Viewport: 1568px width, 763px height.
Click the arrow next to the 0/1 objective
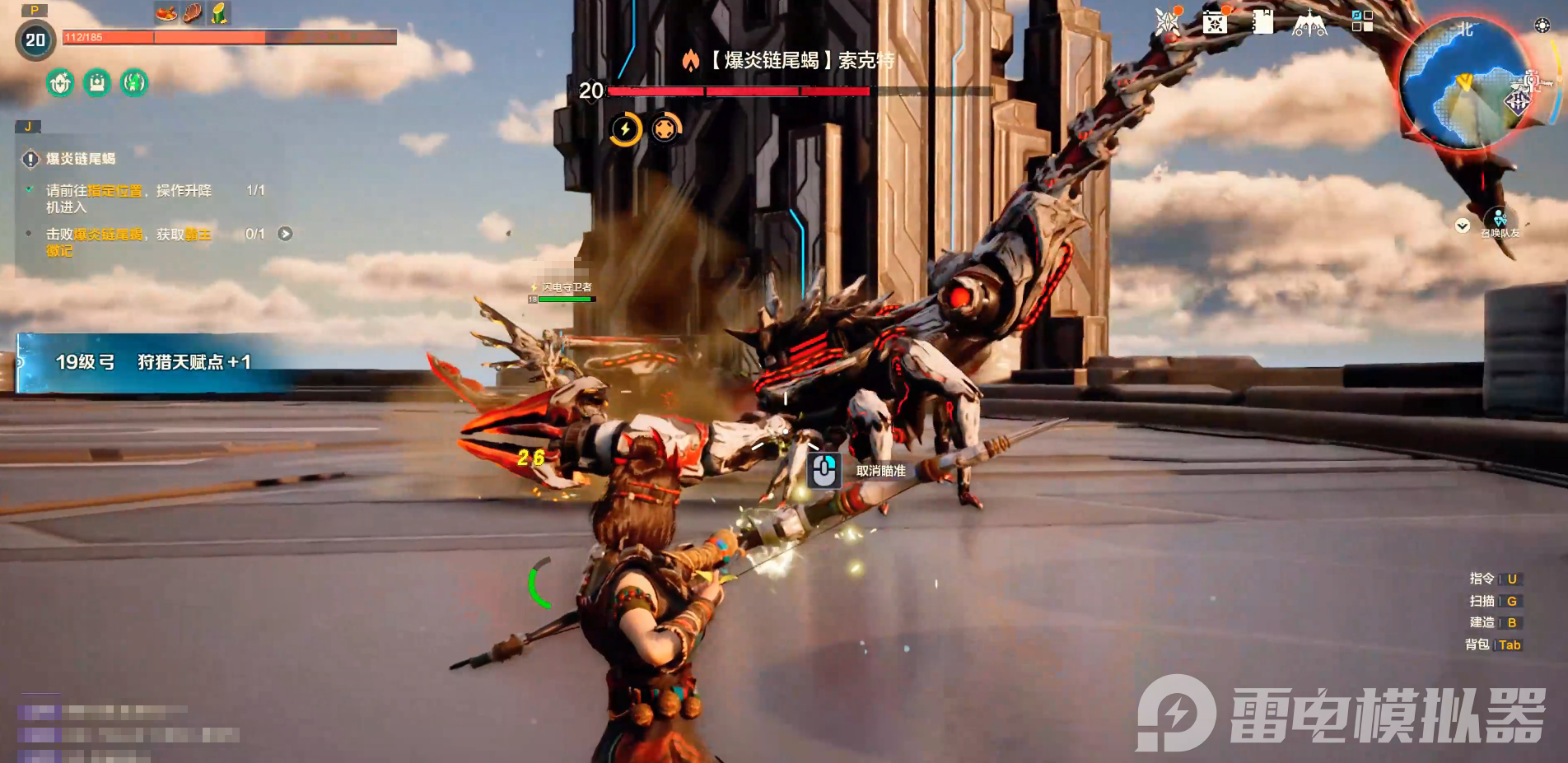285,234
